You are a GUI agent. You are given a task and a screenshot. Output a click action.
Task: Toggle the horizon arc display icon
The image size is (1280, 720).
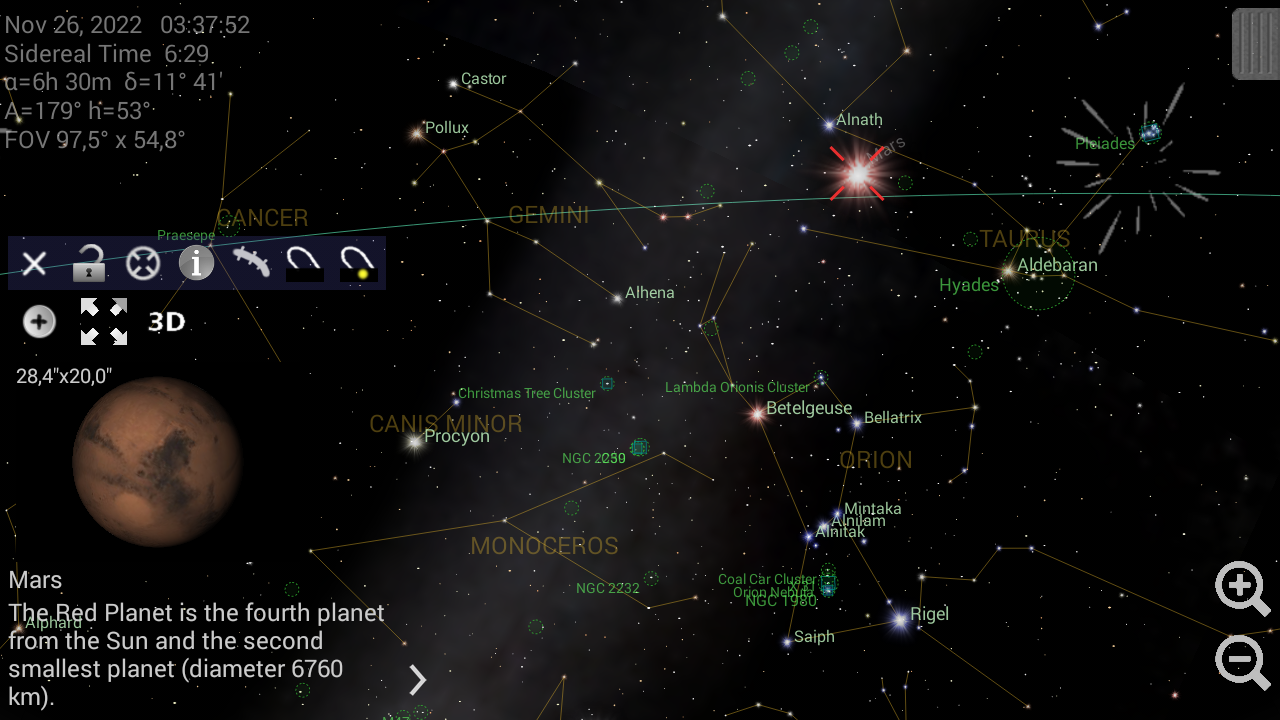303,263
